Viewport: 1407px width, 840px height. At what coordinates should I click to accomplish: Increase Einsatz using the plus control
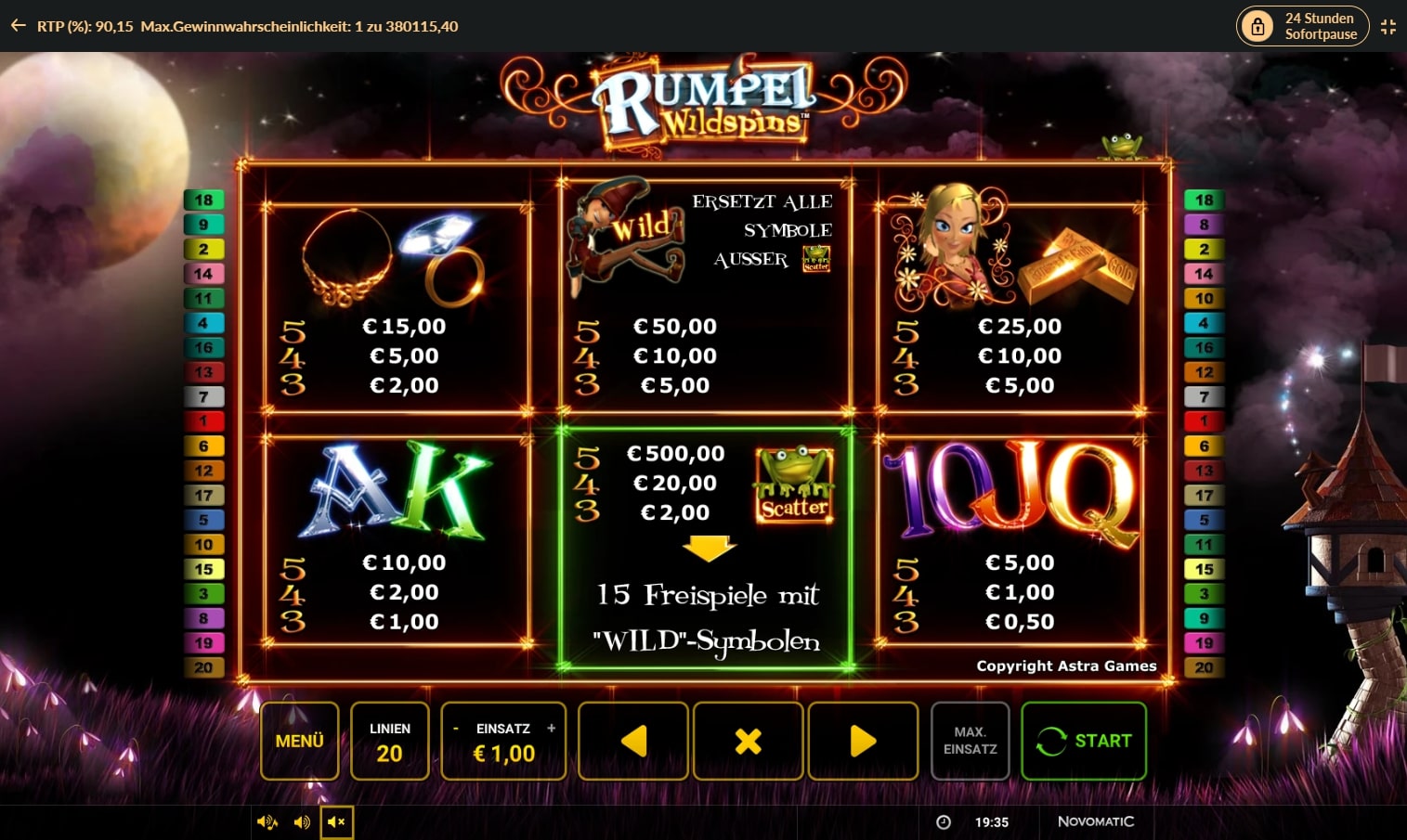[553, 729]
